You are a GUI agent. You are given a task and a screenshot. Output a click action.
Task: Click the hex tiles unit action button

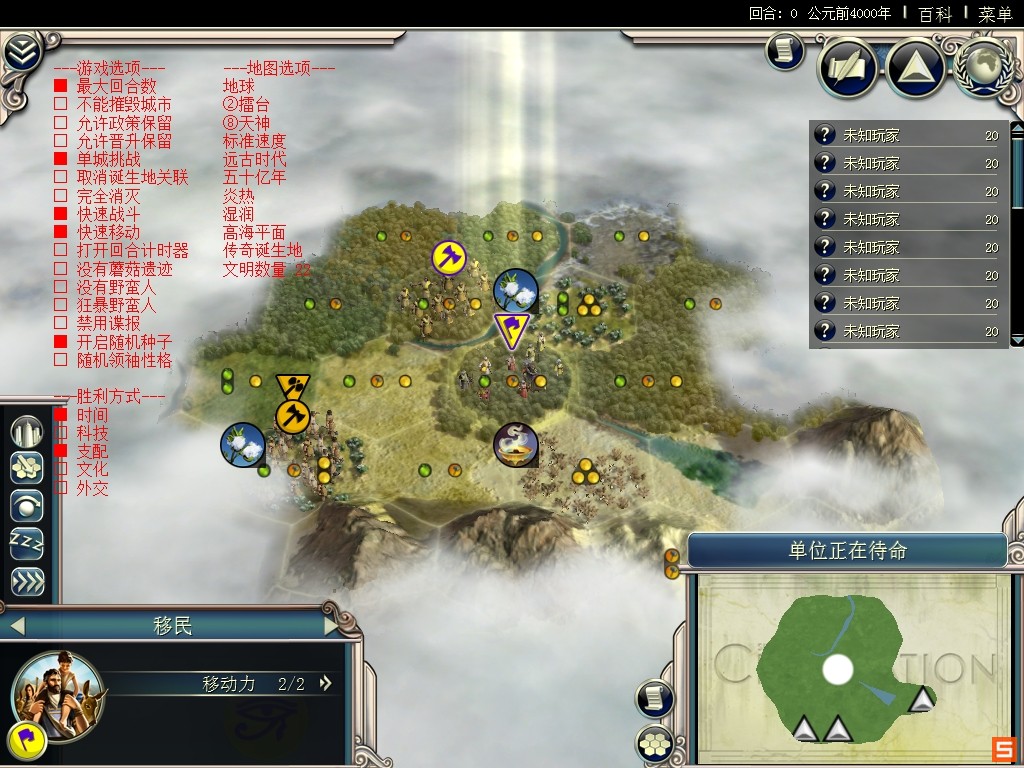pyautogui.click(x=27, y=468)
